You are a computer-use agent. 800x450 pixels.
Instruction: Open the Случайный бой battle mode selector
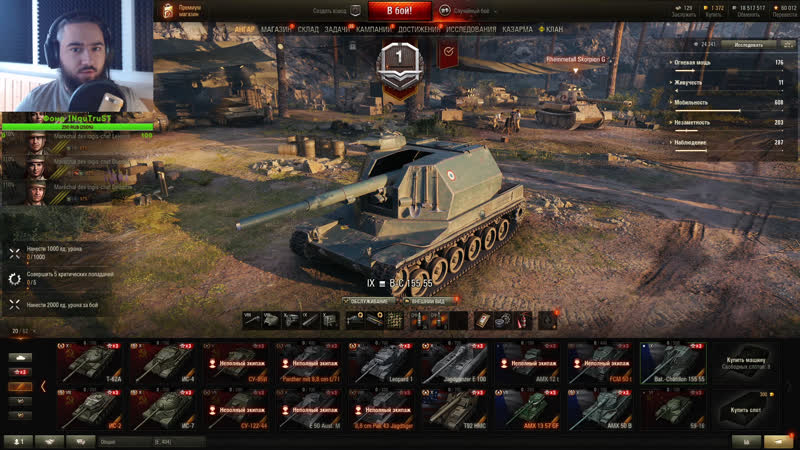coord(470,10)
